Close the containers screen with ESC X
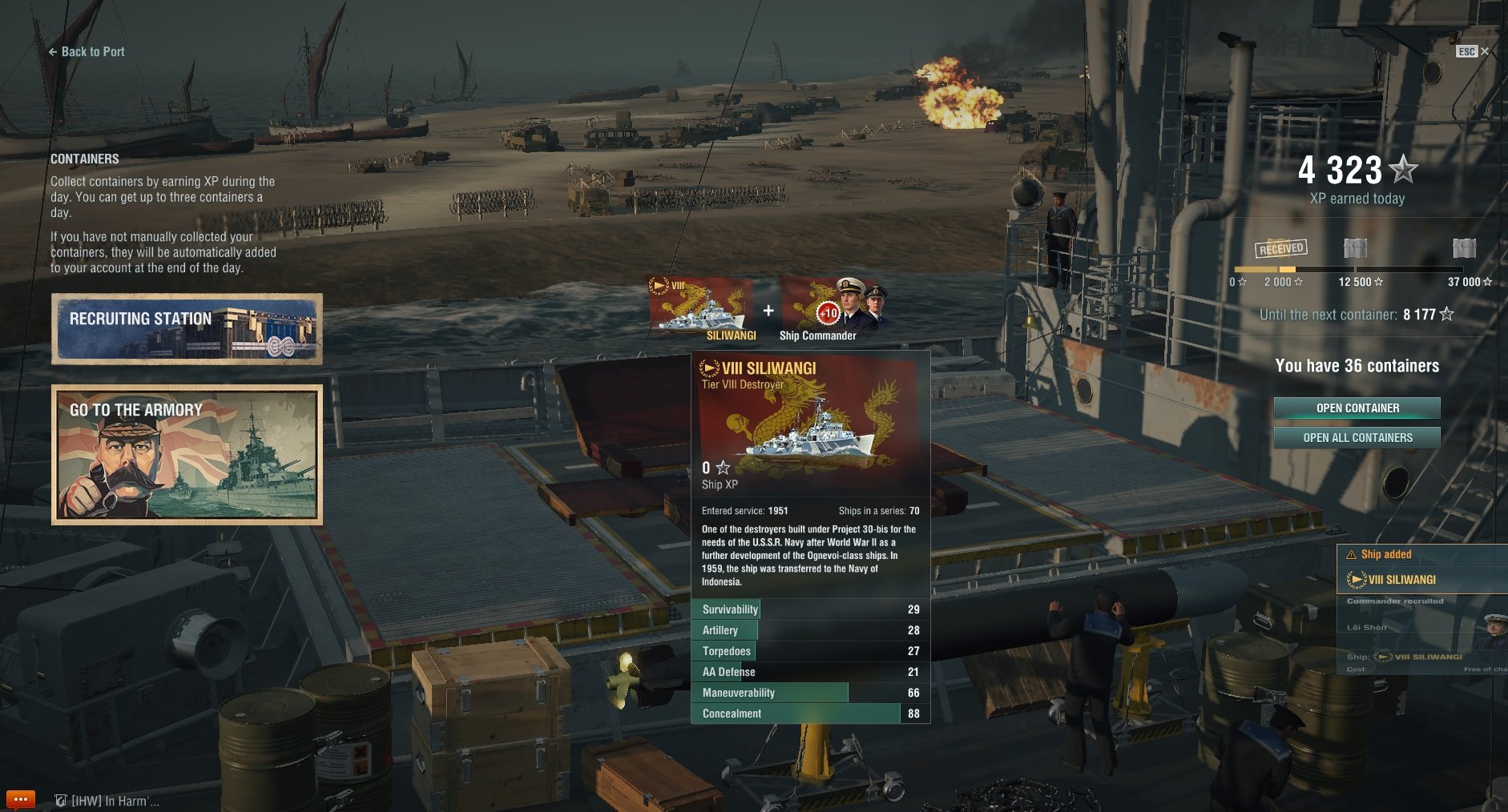Image resolution: width=1508 pixels, height=812 pixels. (1473, 51)
